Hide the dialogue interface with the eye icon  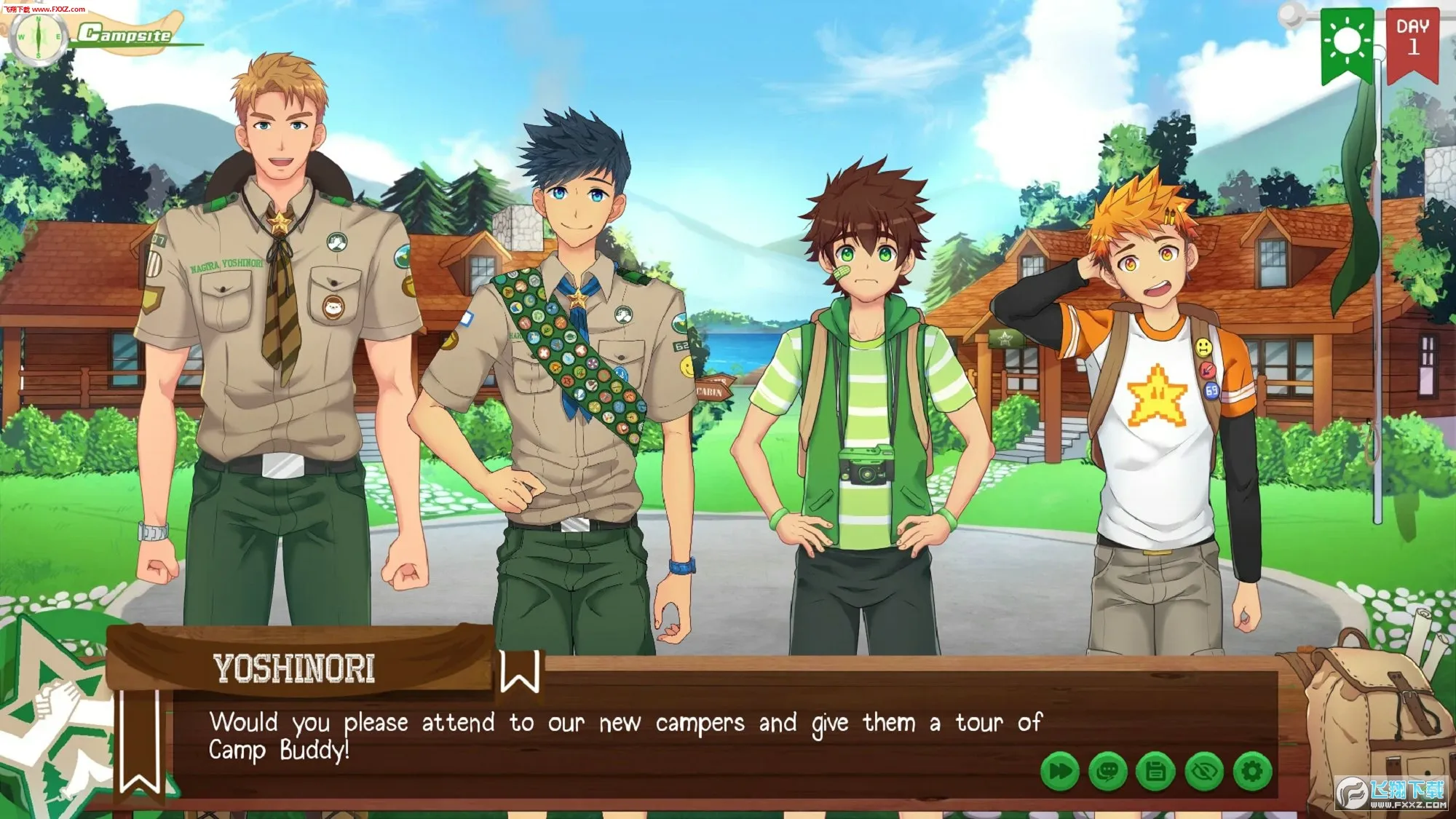[1204, 771]
